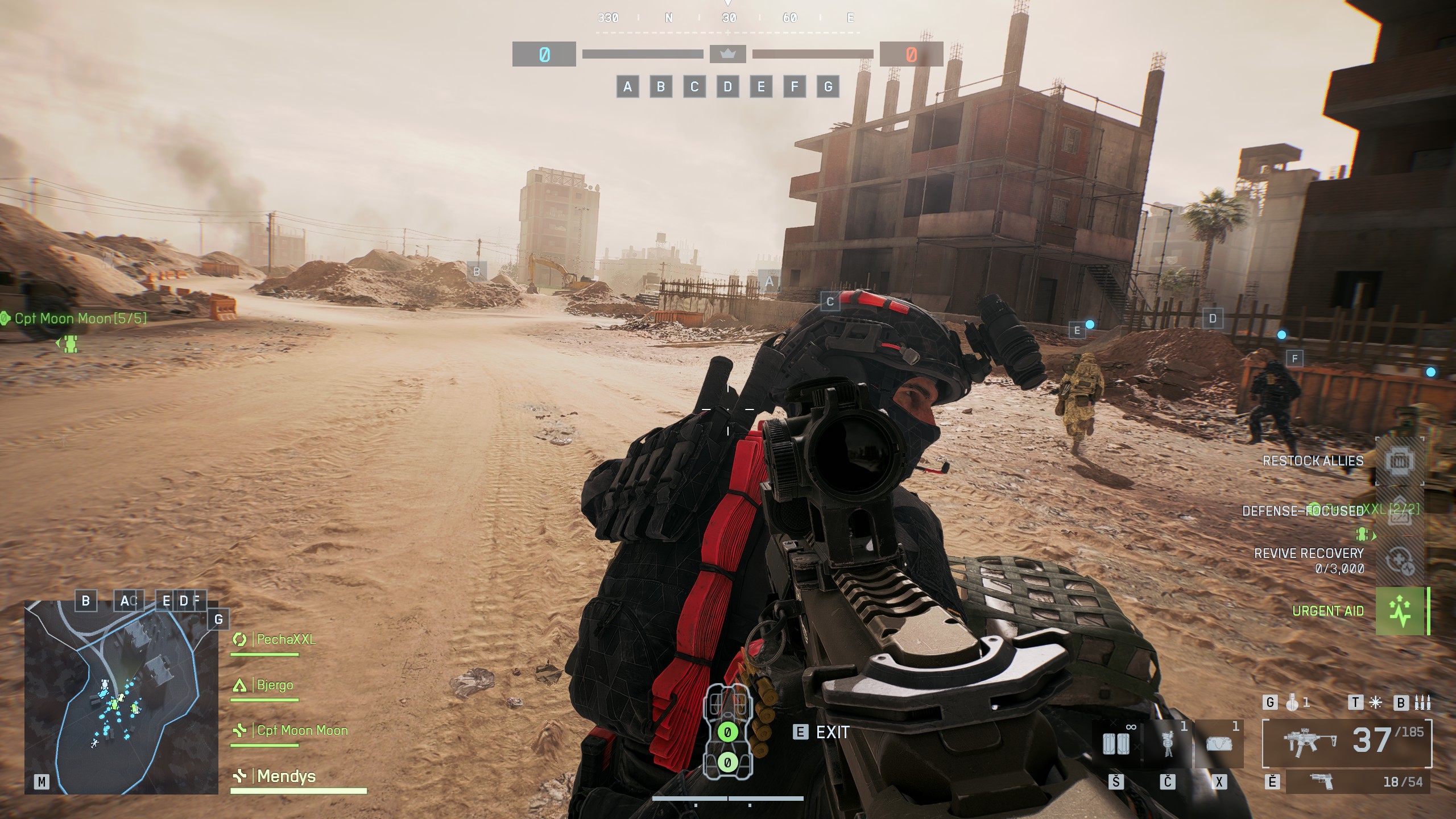The image size is (1456, 819).
Task: Select the grenade icon above the weapon panel
Action: click(x=1292, y=703)
